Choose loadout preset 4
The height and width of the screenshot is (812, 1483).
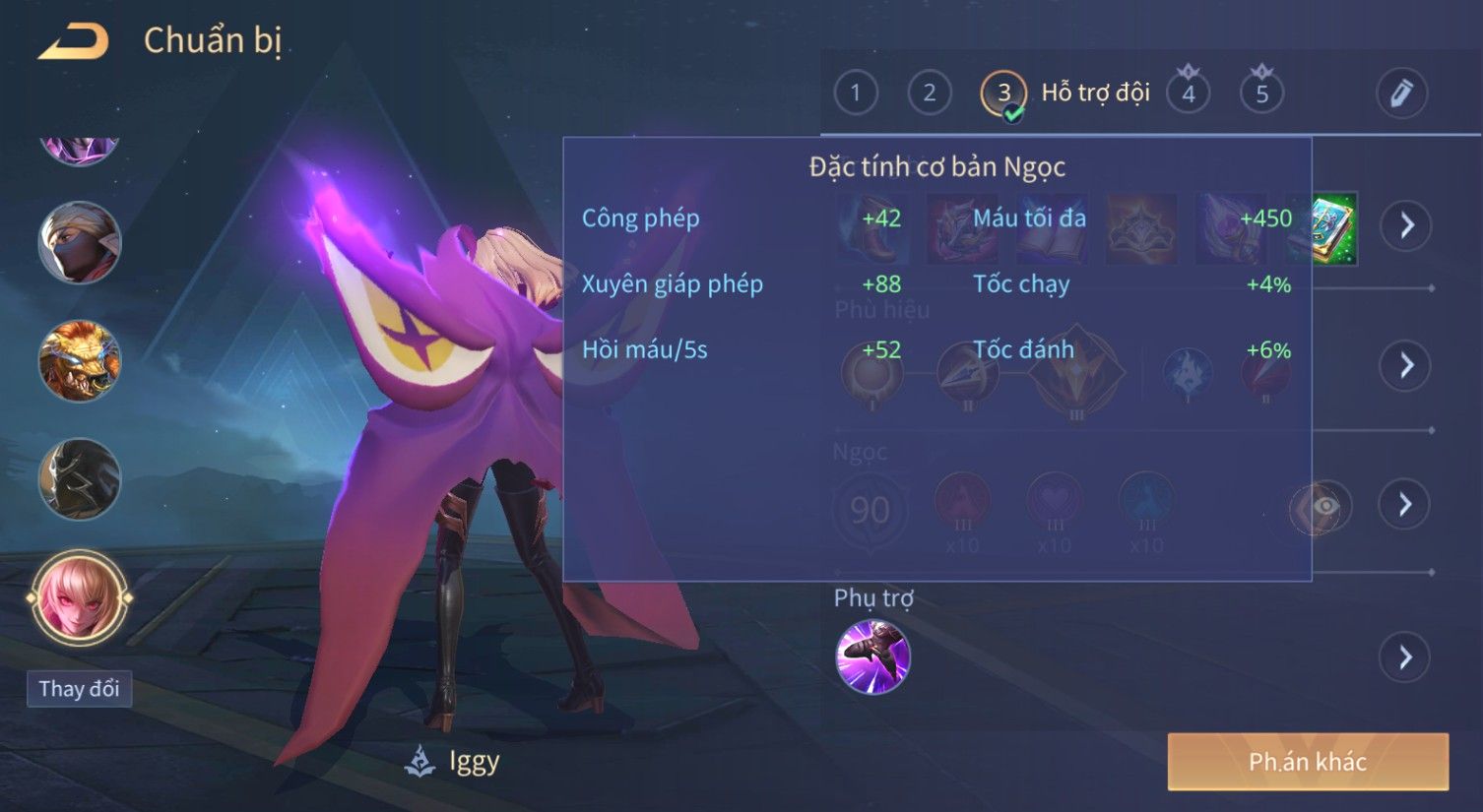(1189, 94)
